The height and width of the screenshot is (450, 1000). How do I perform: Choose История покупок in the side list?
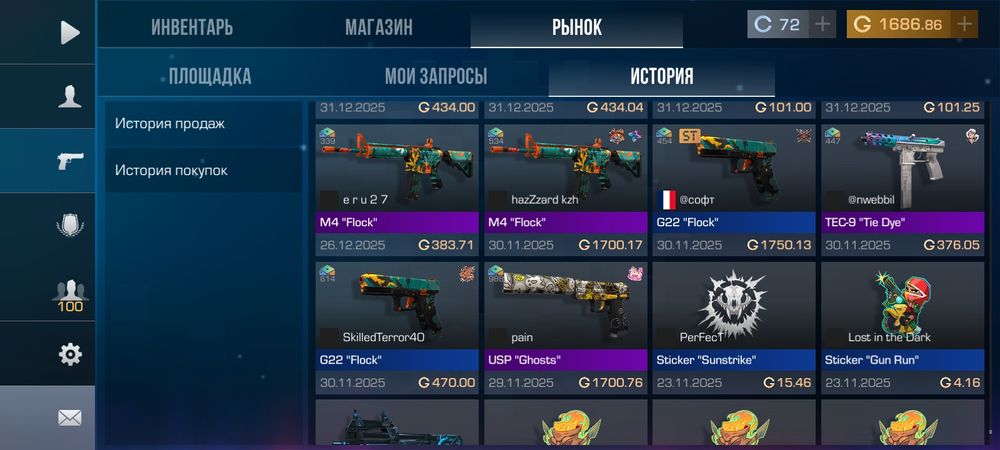point(171,170)
